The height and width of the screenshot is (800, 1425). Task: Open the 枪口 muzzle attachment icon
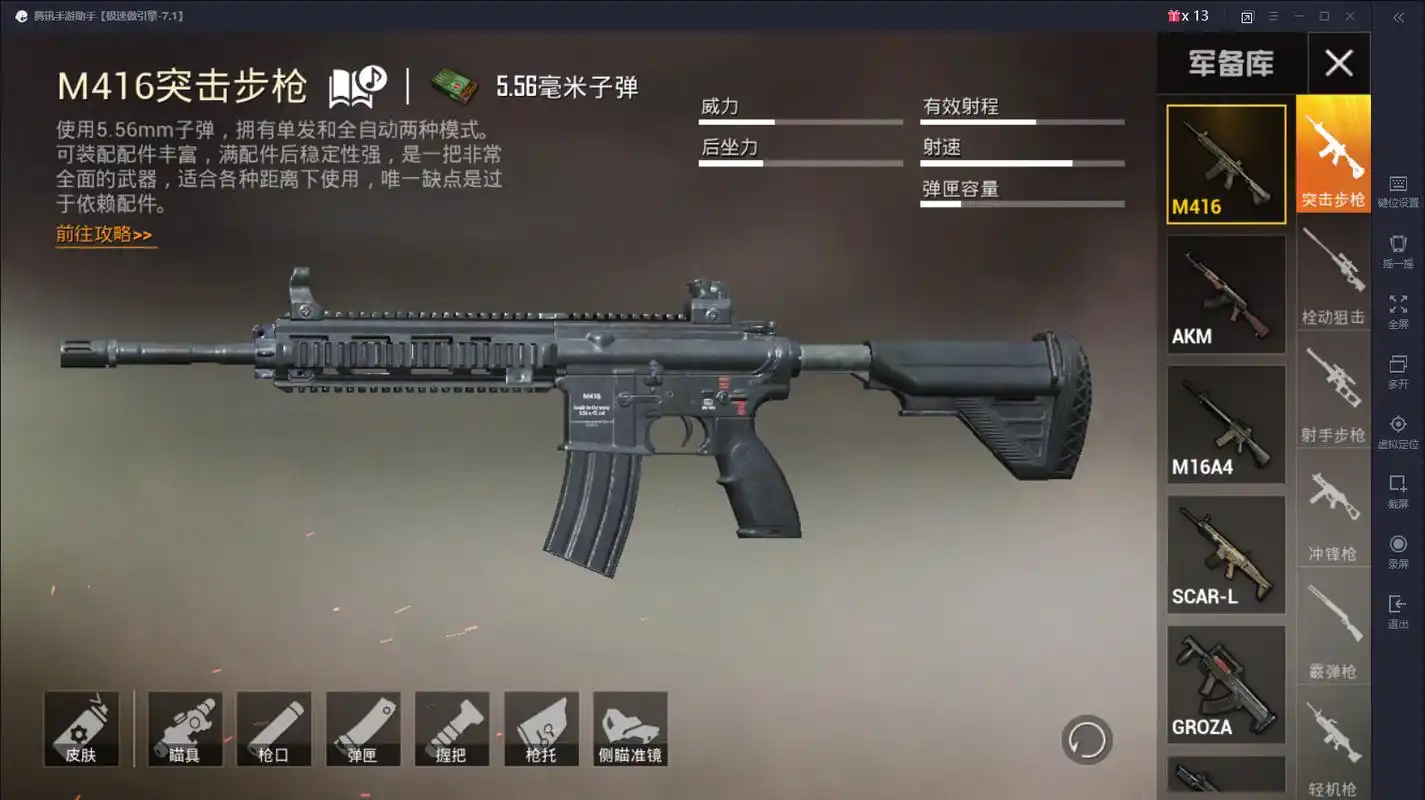[273, 728]
